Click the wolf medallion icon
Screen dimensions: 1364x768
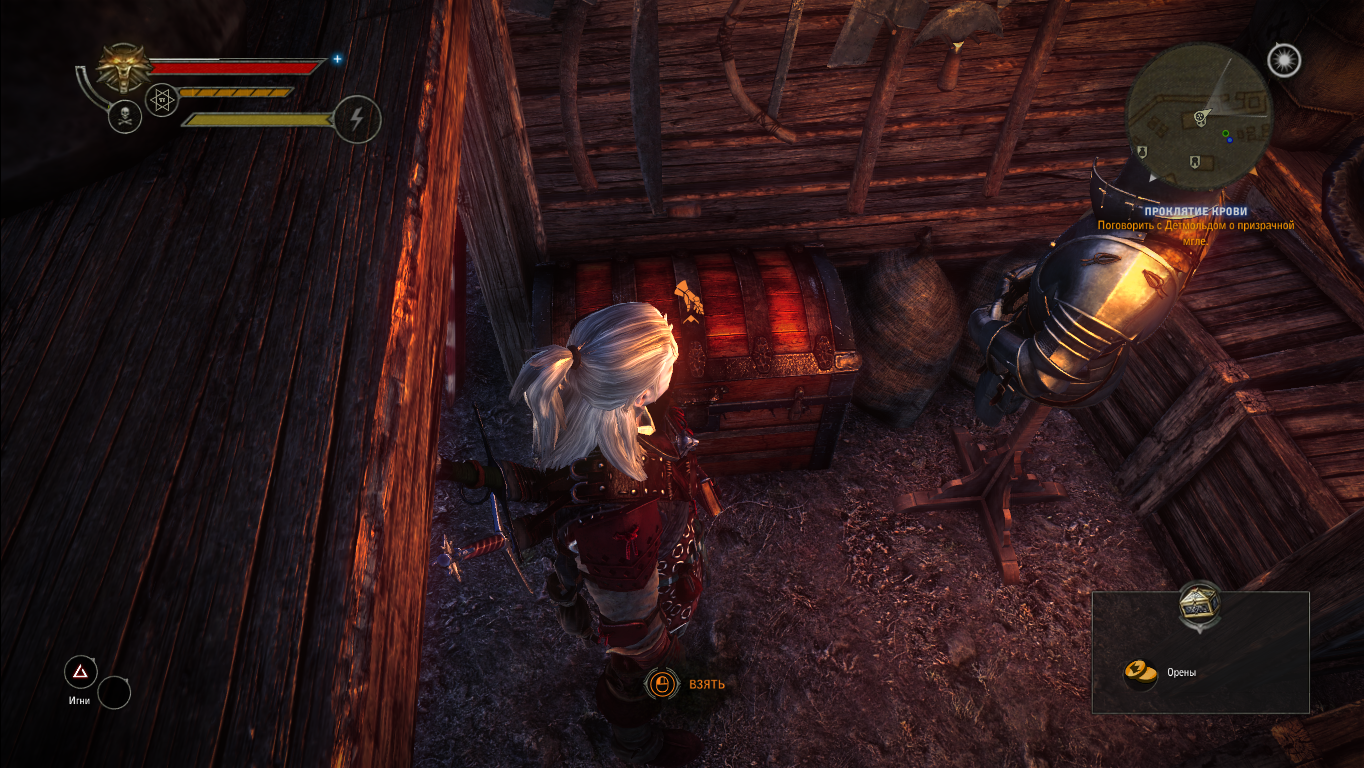click(125, 67)
